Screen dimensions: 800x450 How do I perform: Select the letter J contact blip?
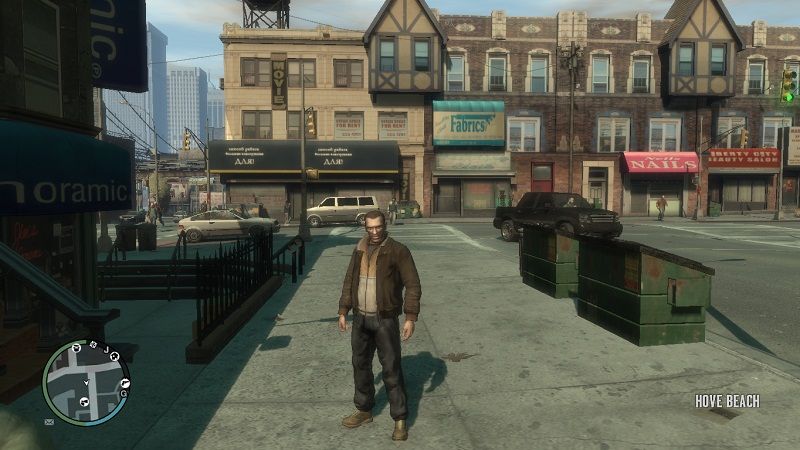[106, 350]
